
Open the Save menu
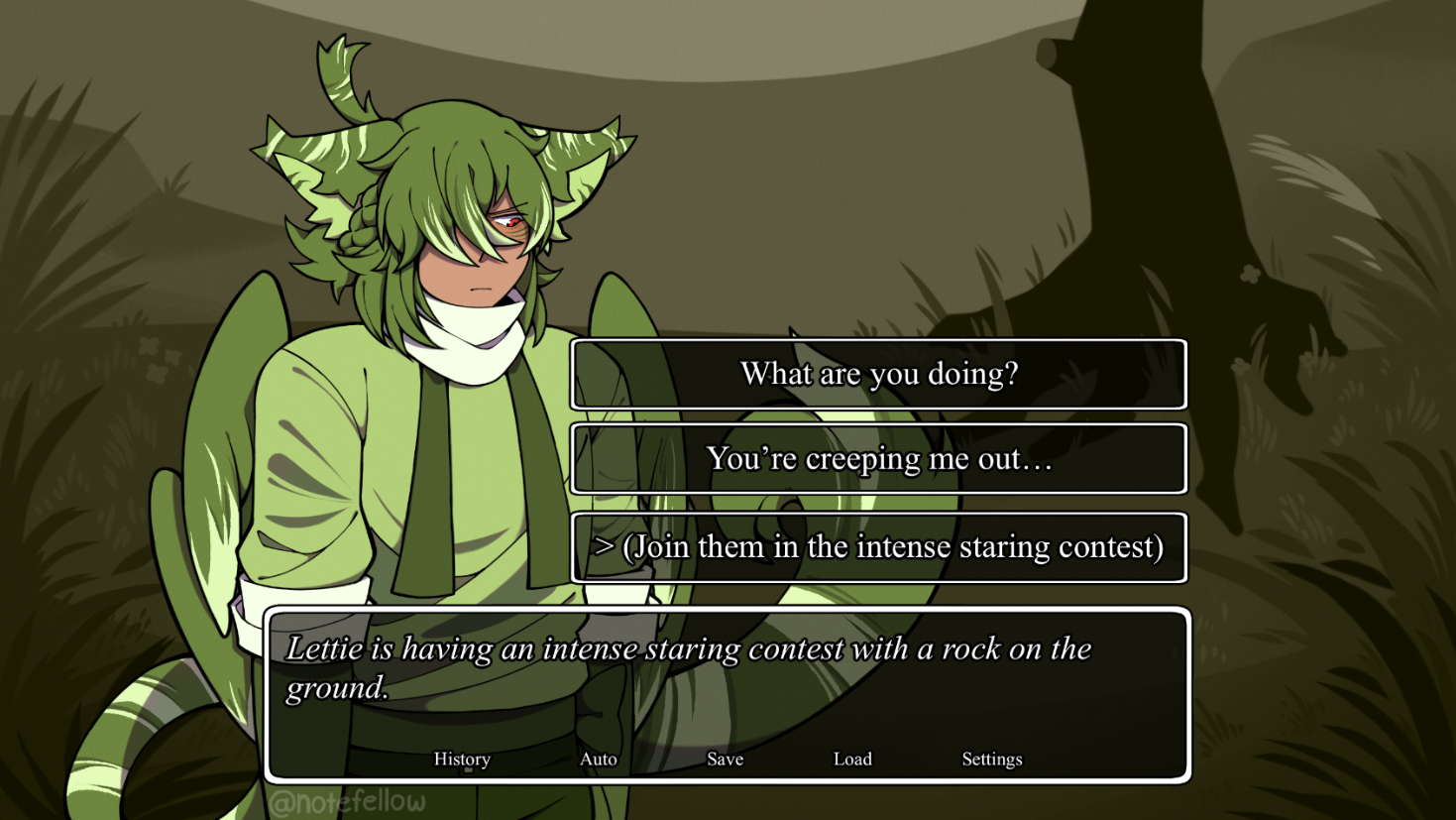[725, 759]
